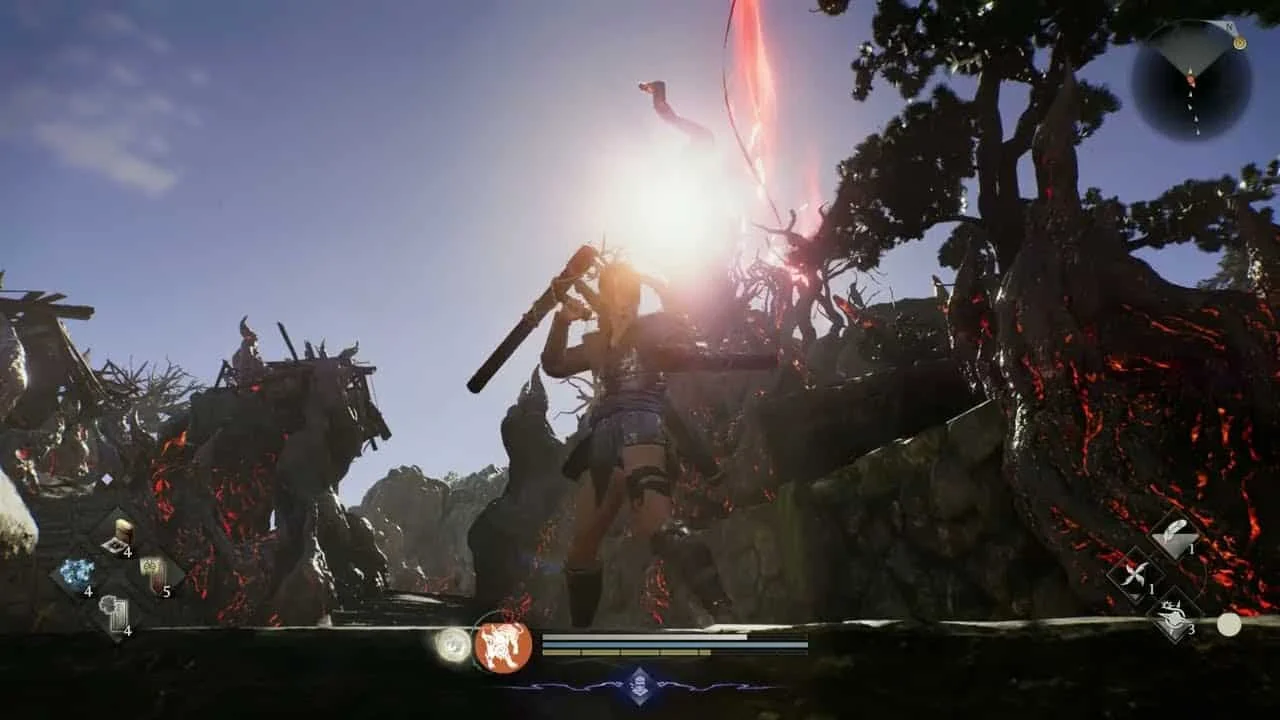Viewport: 1280px width, 720px height.
Task: Activate the feather skill icon
Action: coord(1173,536)
